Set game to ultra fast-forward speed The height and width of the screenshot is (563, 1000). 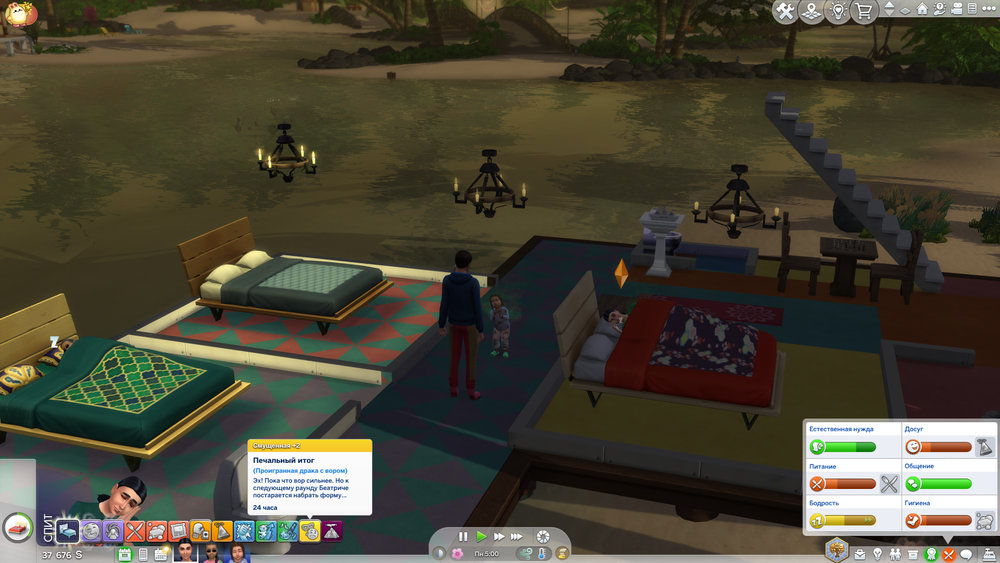517,537
